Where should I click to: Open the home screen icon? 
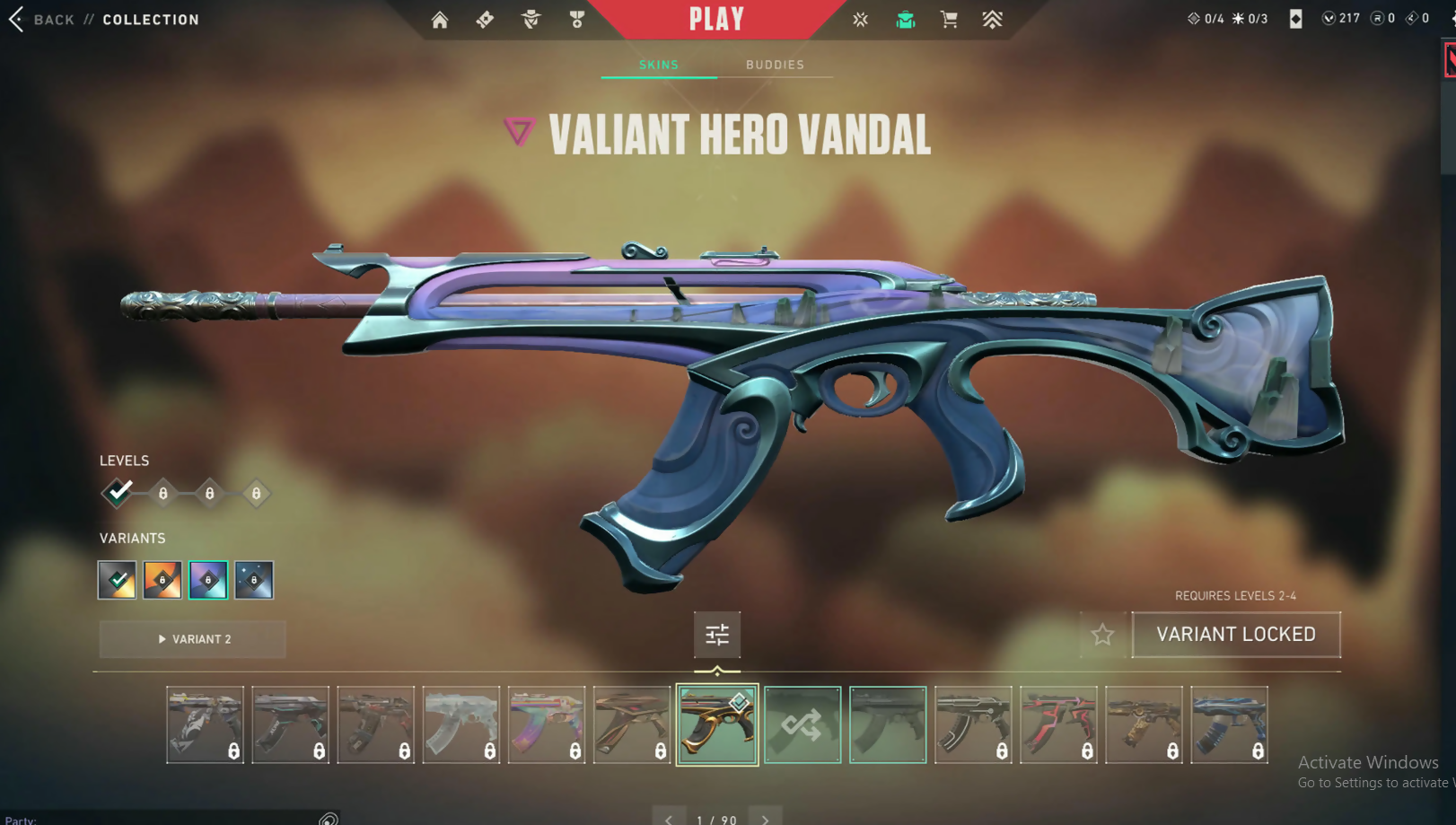[x=440, y=20]
